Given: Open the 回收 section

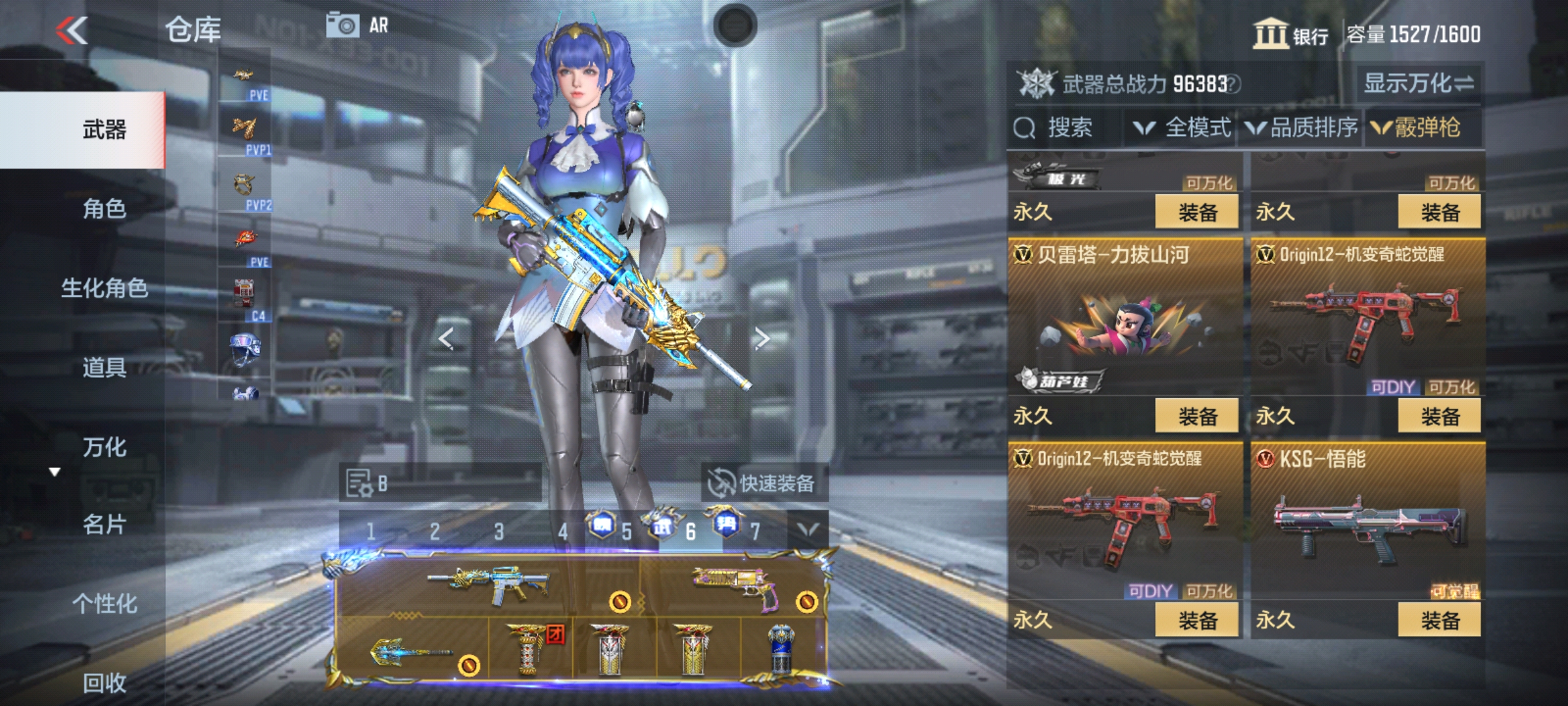Looking at the screenshot, I should pos(104,682).
